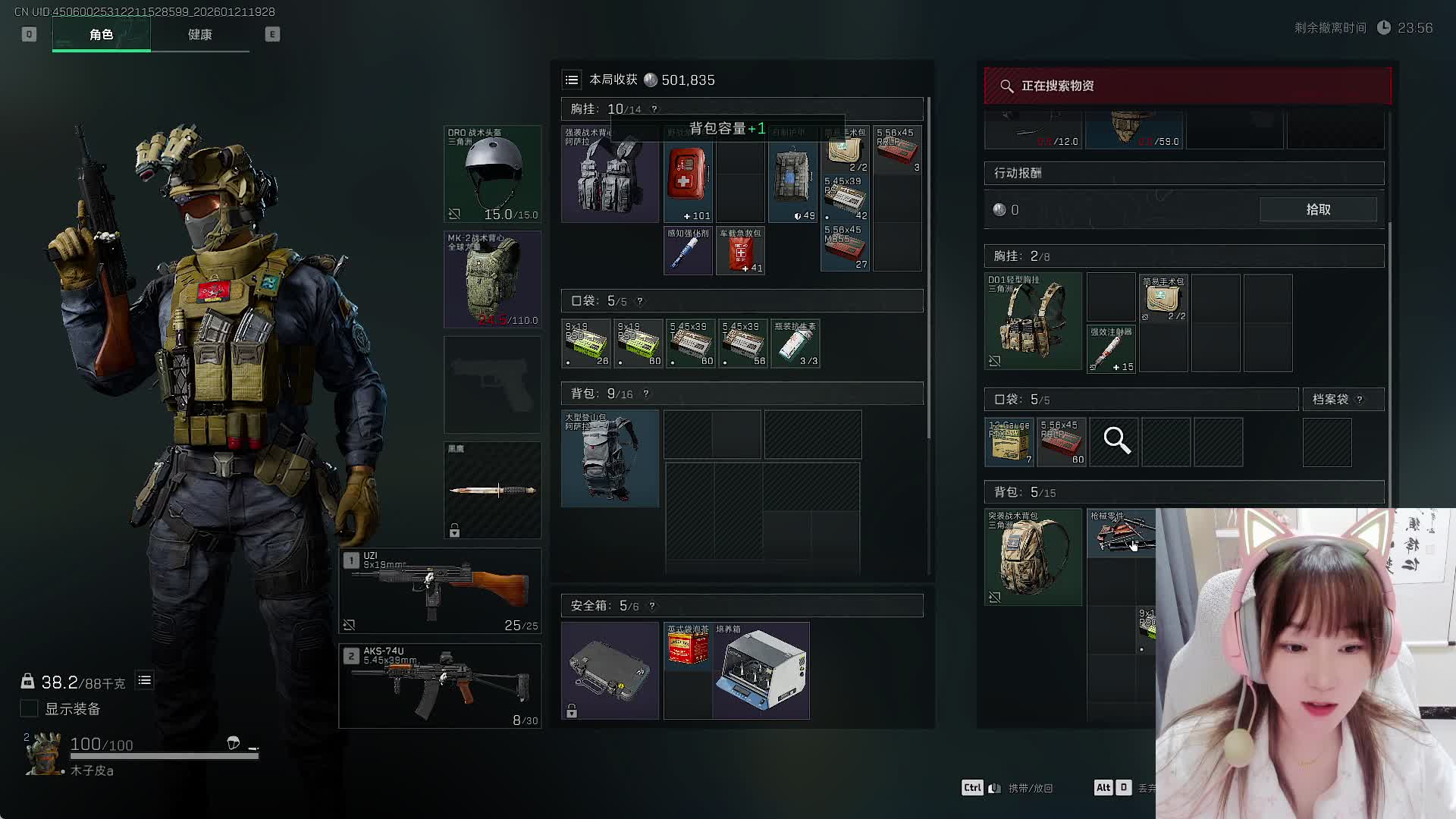Image resolution: width=1456 pixels, height=819 pixels.
Task: Open the 本局收获 list icon
Action: [572, 80]
